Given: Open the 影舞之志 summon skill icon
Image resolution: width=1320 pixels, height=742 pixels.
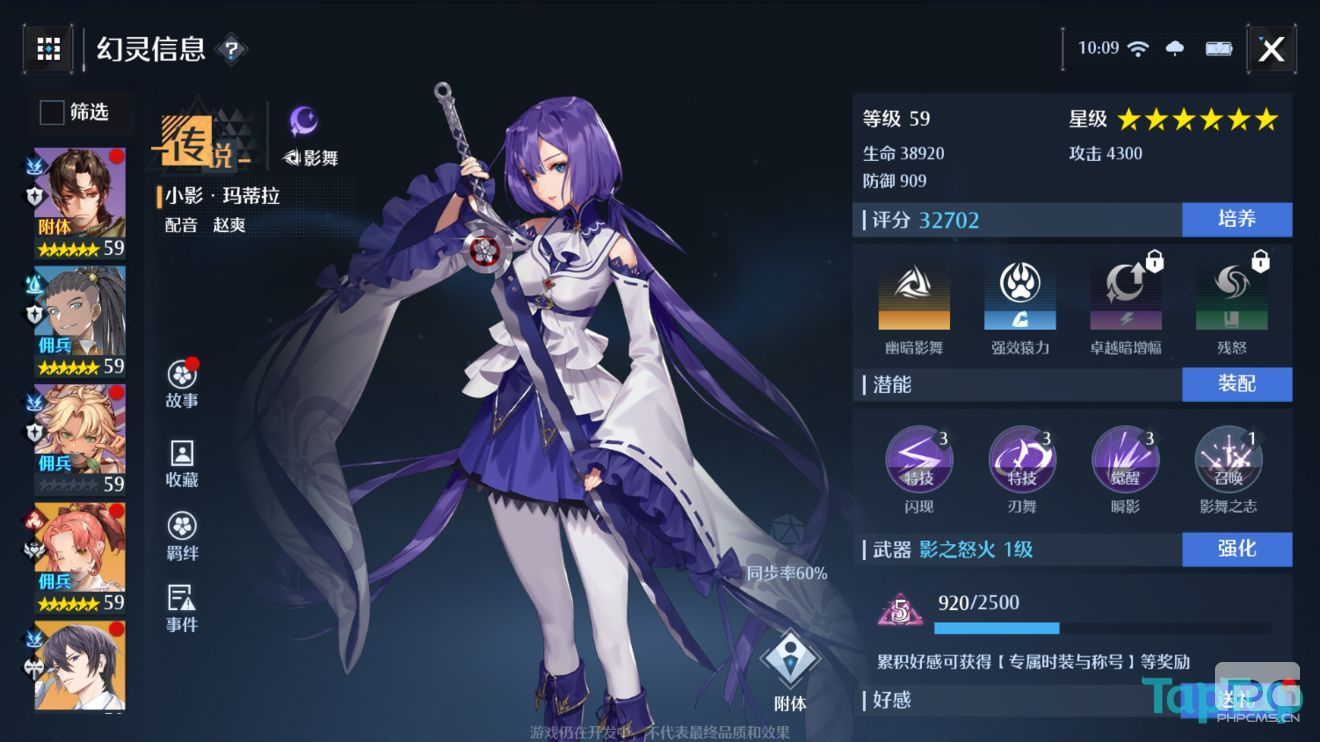Looking at the screenshot, I should pyautogui.click(x=1228, y=459).
